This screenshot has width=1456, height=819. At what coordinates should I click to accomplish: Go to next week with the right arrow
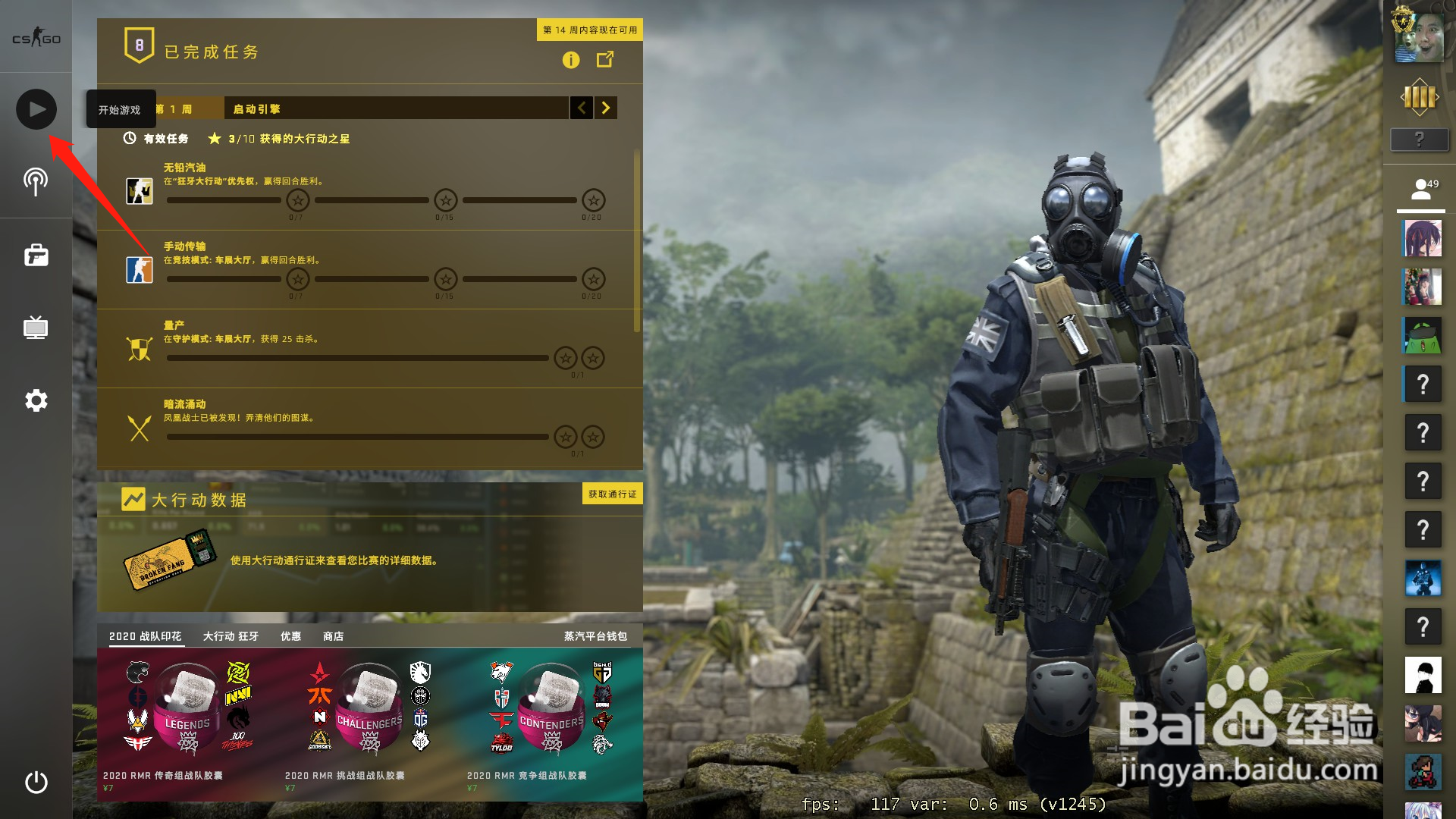604,108
